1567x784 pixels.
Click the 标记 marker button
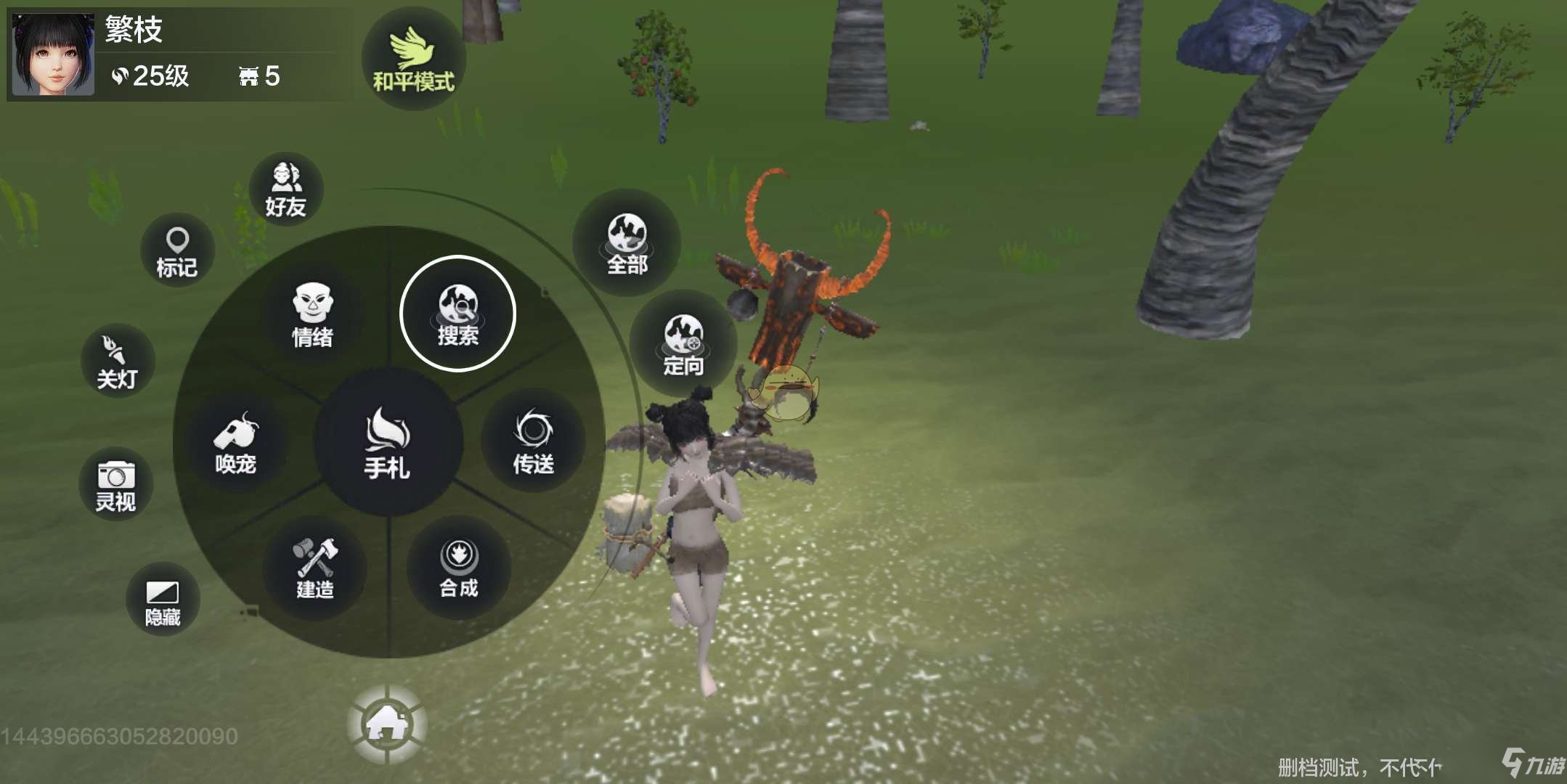pyautogui.click(x=177, y=250)
